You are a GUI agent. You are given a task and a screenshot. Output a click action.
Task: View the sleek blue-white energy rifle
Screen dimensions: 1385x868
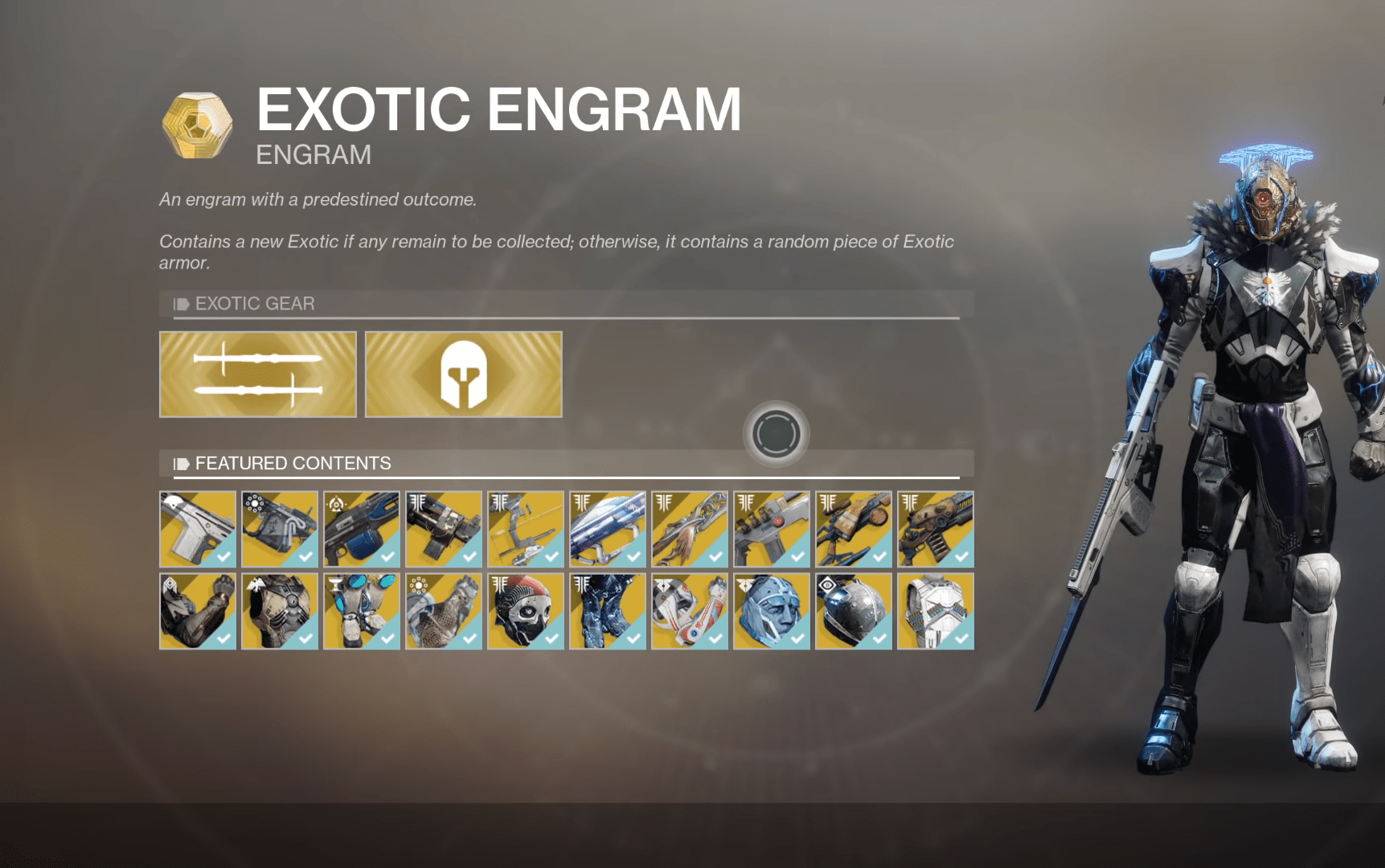click(608, 530)
